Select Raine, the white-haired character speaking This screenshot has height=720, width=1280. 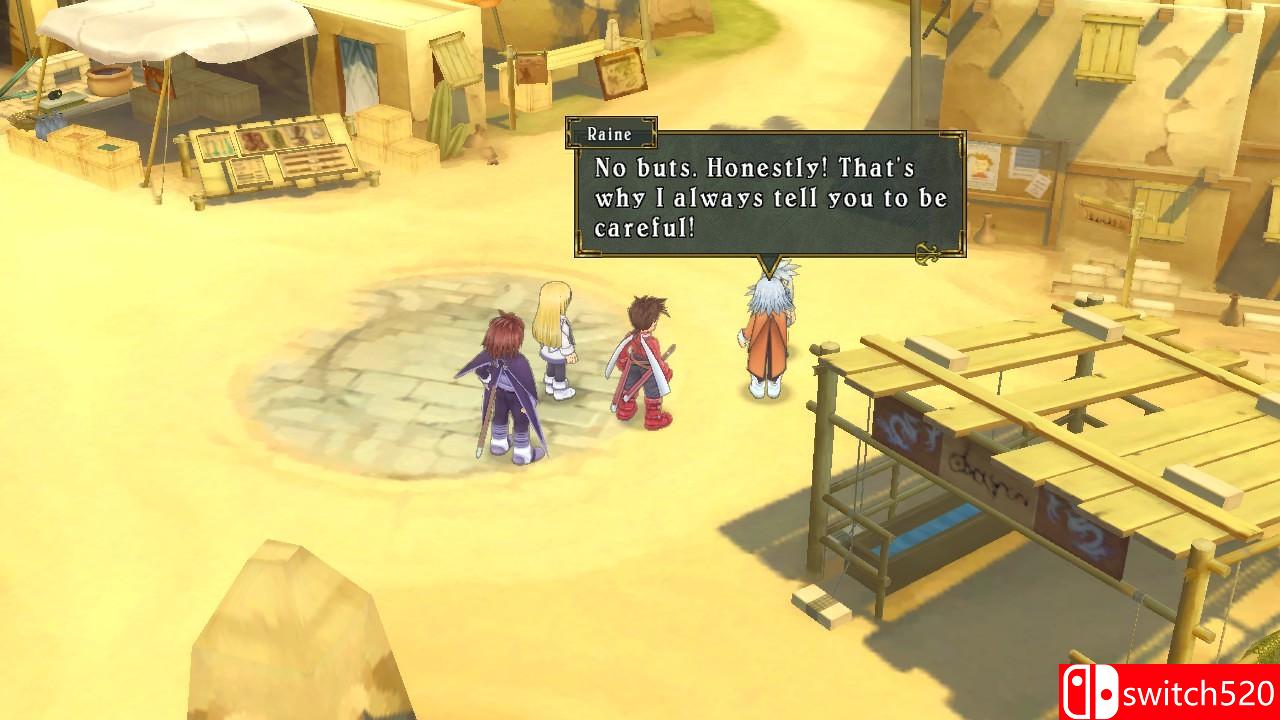pyautogui.click(x=767, y=330)
